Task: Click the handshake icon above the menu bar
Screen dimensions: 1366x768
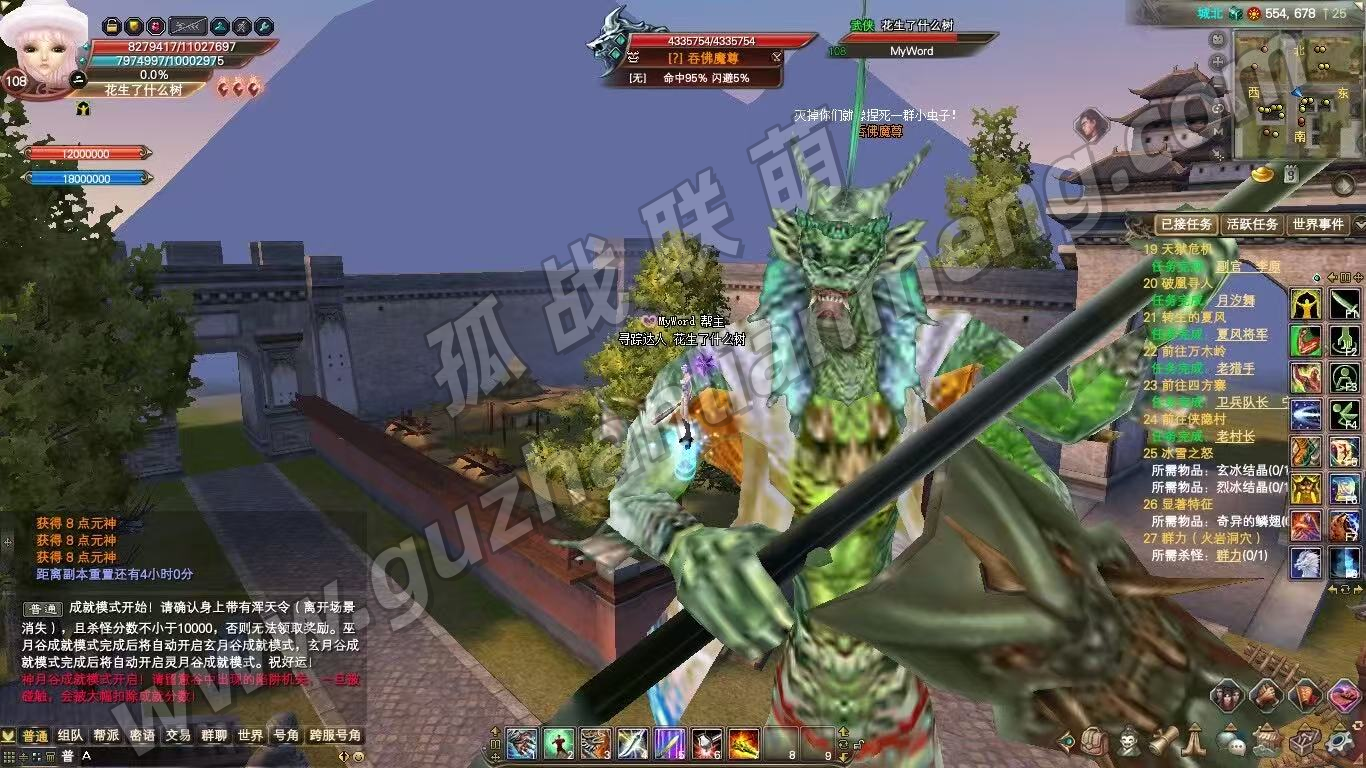Action: [1265, 695]
